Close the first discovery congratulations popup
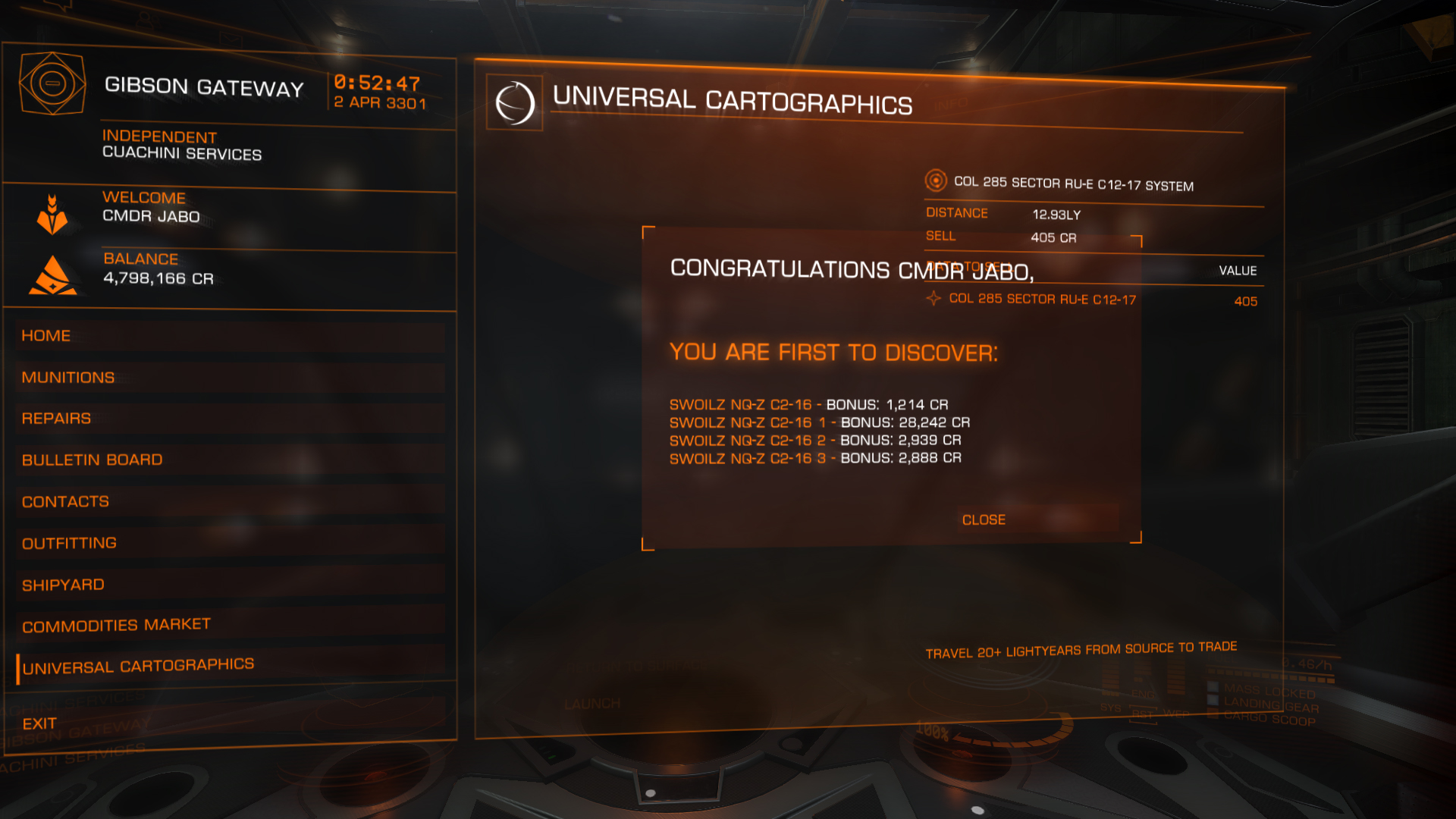The image size is (1456, 819). pyautogui.click(x=984, y=520)
